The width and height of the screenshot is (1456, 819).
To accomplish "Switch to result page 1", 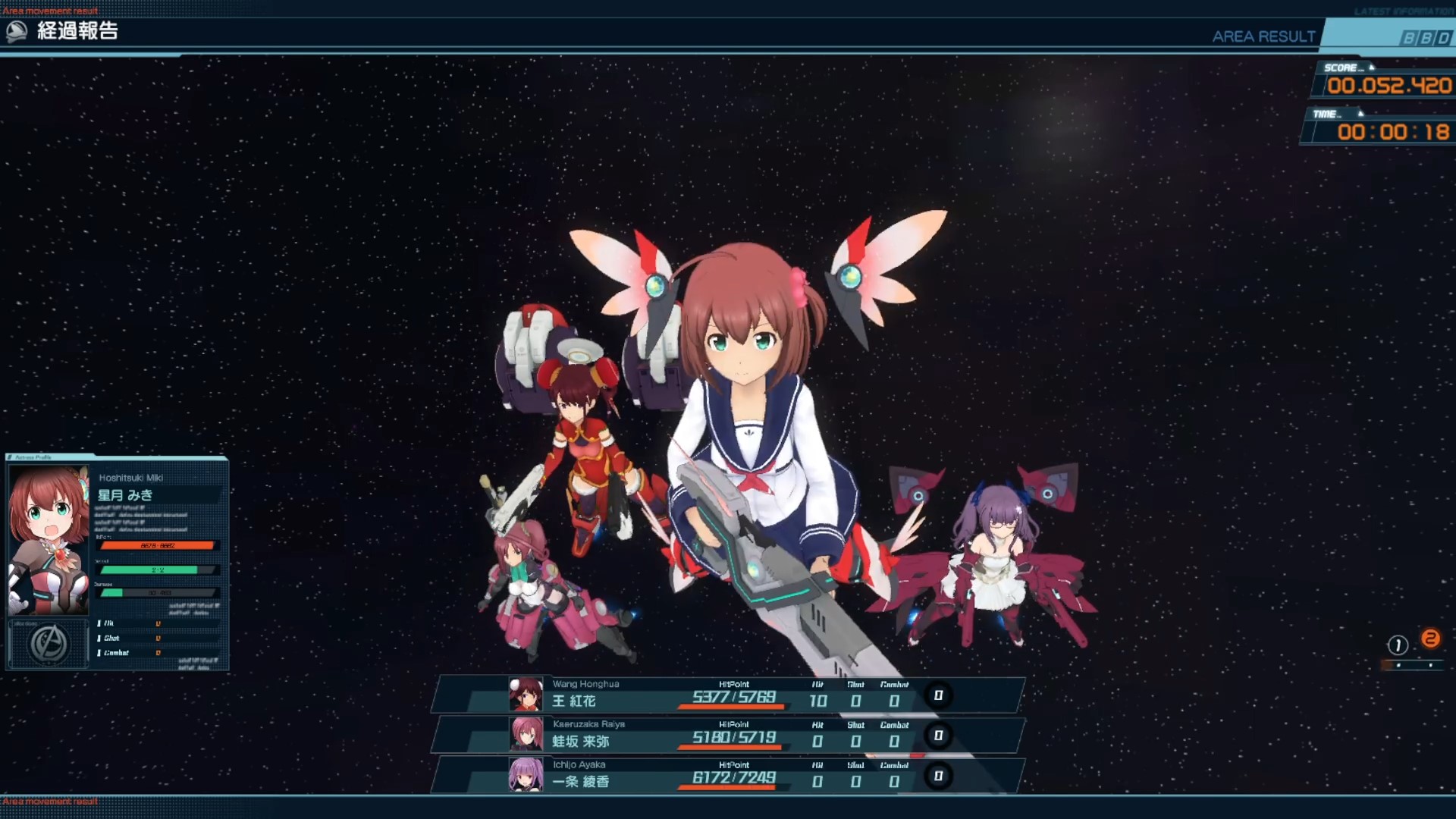I will [x=1398, y=645].
